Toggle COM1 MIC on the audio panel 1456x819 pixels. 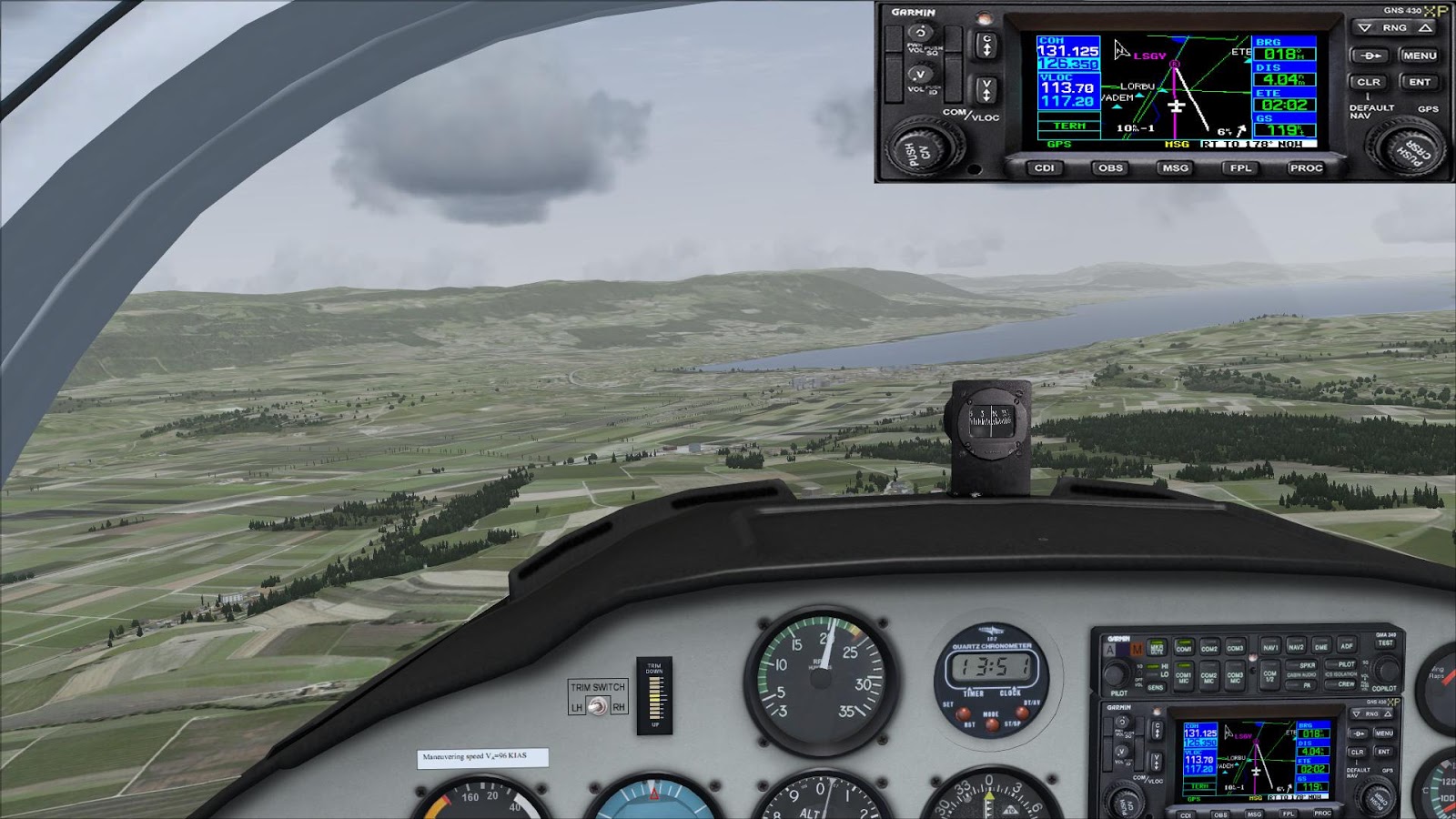(1185, 678)
